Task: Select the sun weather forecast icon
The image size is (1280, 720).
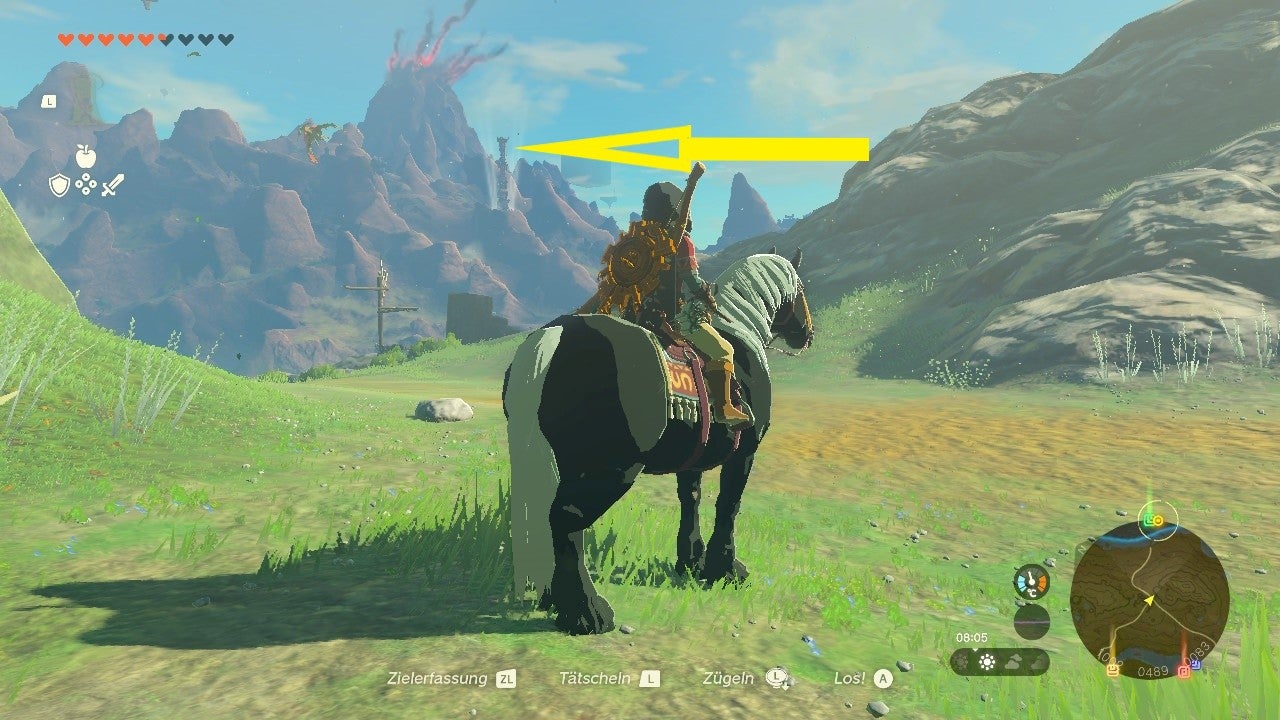Action: click(986, 661)
